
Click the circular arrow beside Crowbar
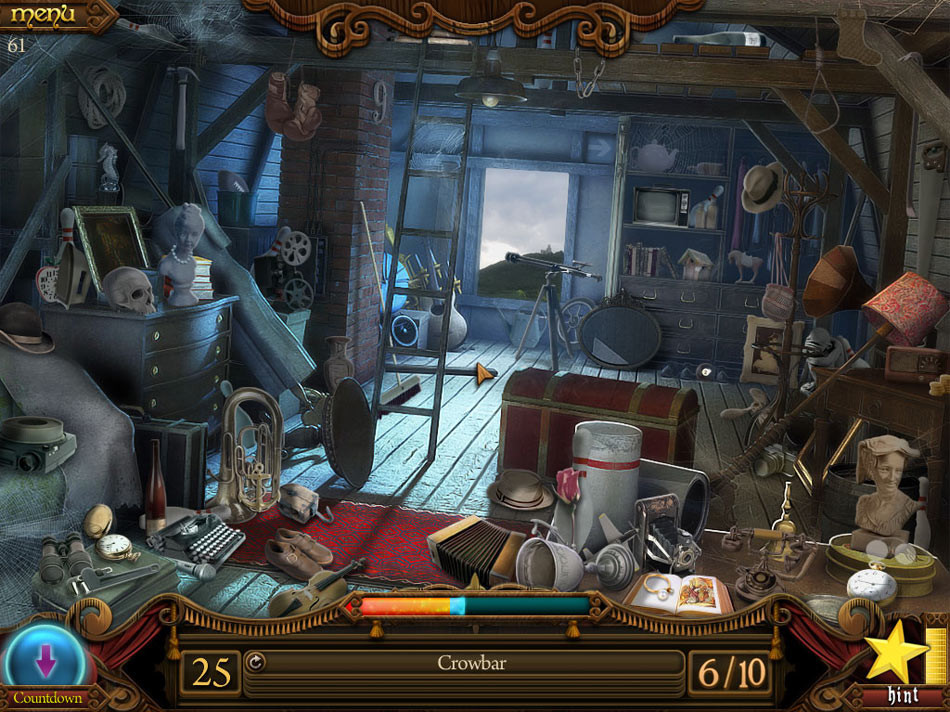254,661
